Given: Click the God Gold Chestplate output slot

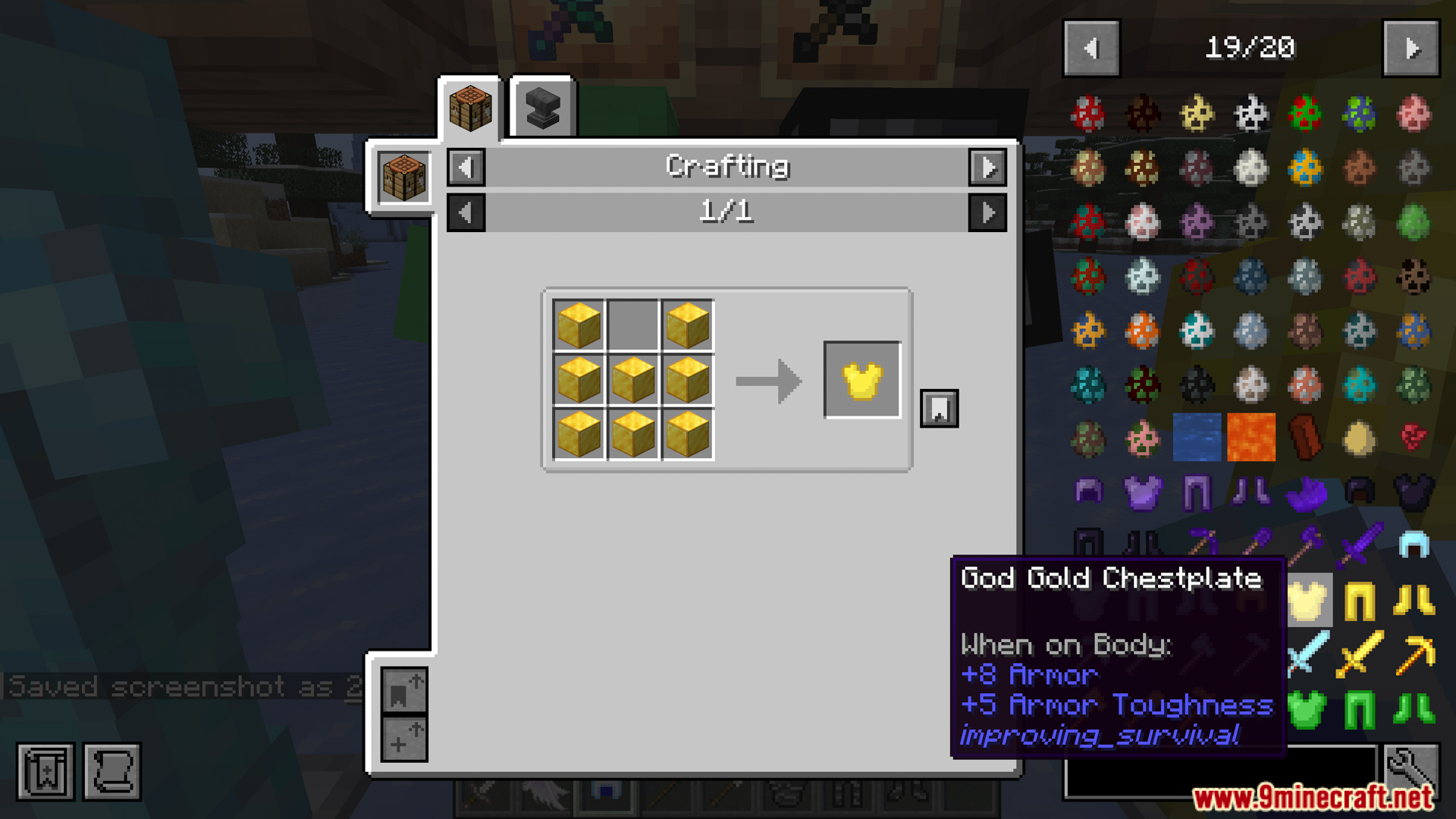Looking at the screenshot, I should pyautogui.click(x=862, y=380).
